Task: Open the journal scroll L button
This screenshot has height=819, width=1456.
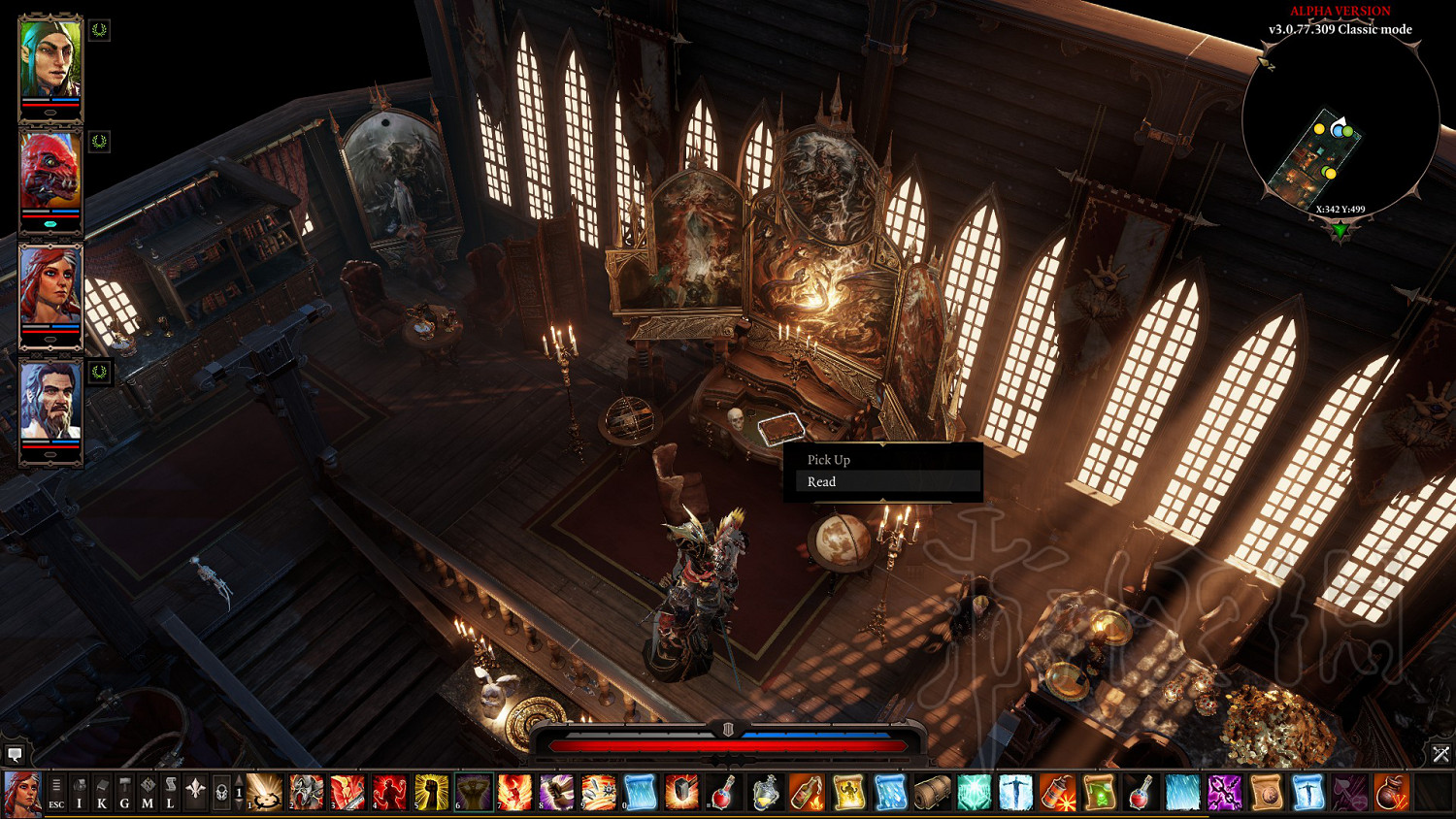Action: [x=170, y=793]
